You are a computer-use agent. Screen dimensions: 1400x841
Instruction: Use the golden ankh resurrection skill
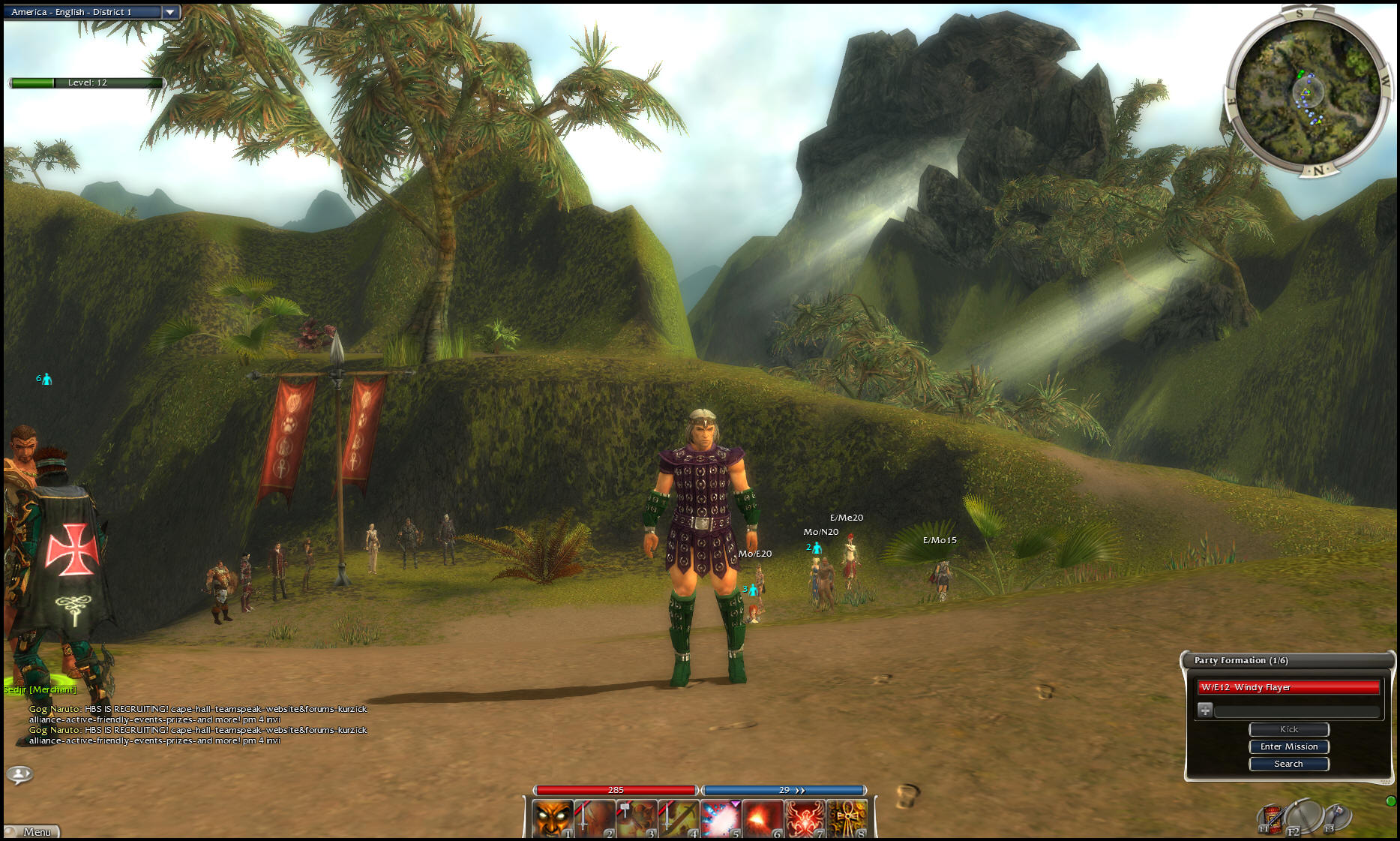tap(847, 818)
